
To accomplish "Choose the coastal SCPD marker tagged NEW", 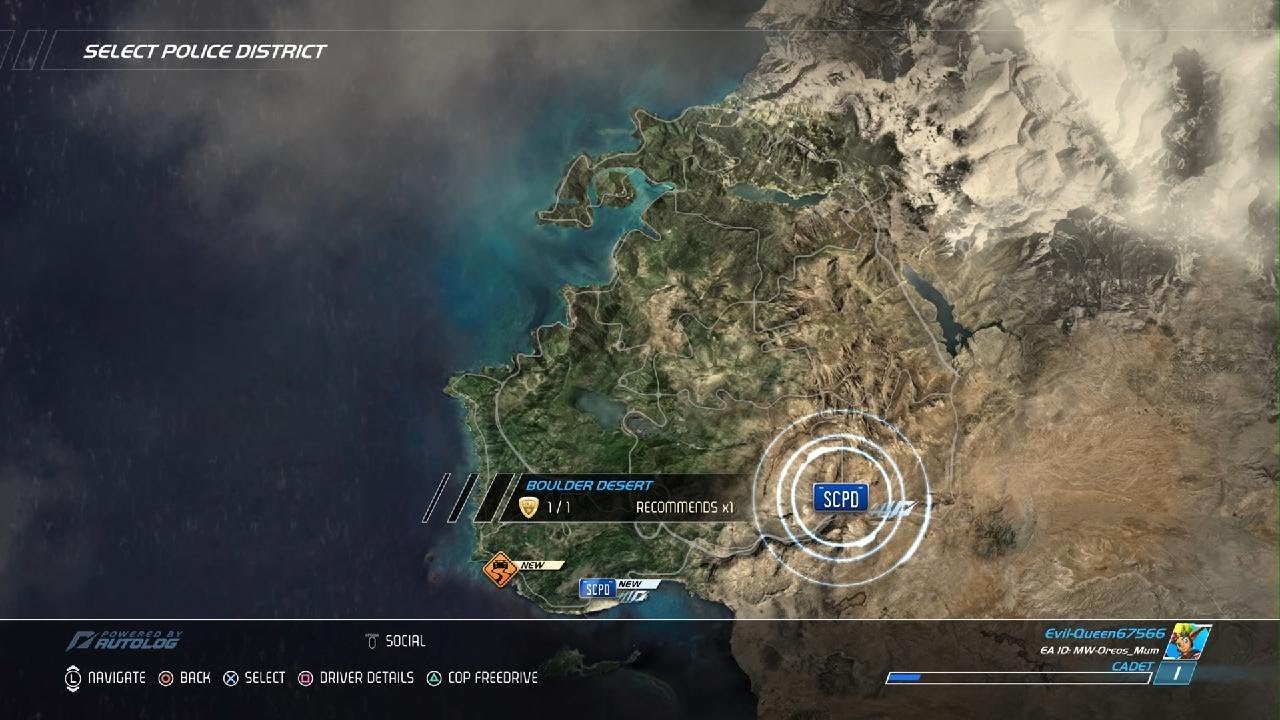I will coord(597,589).
